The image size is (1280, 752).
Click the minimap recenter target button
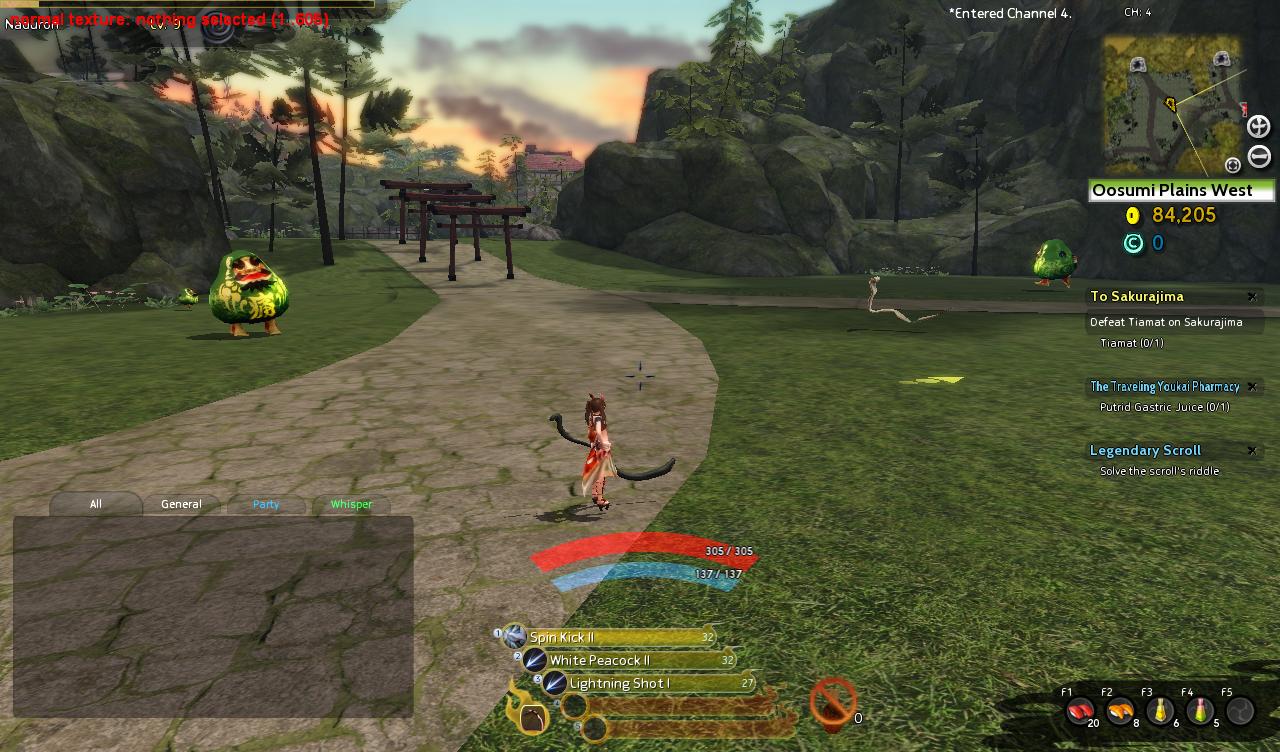[1233, 165]
